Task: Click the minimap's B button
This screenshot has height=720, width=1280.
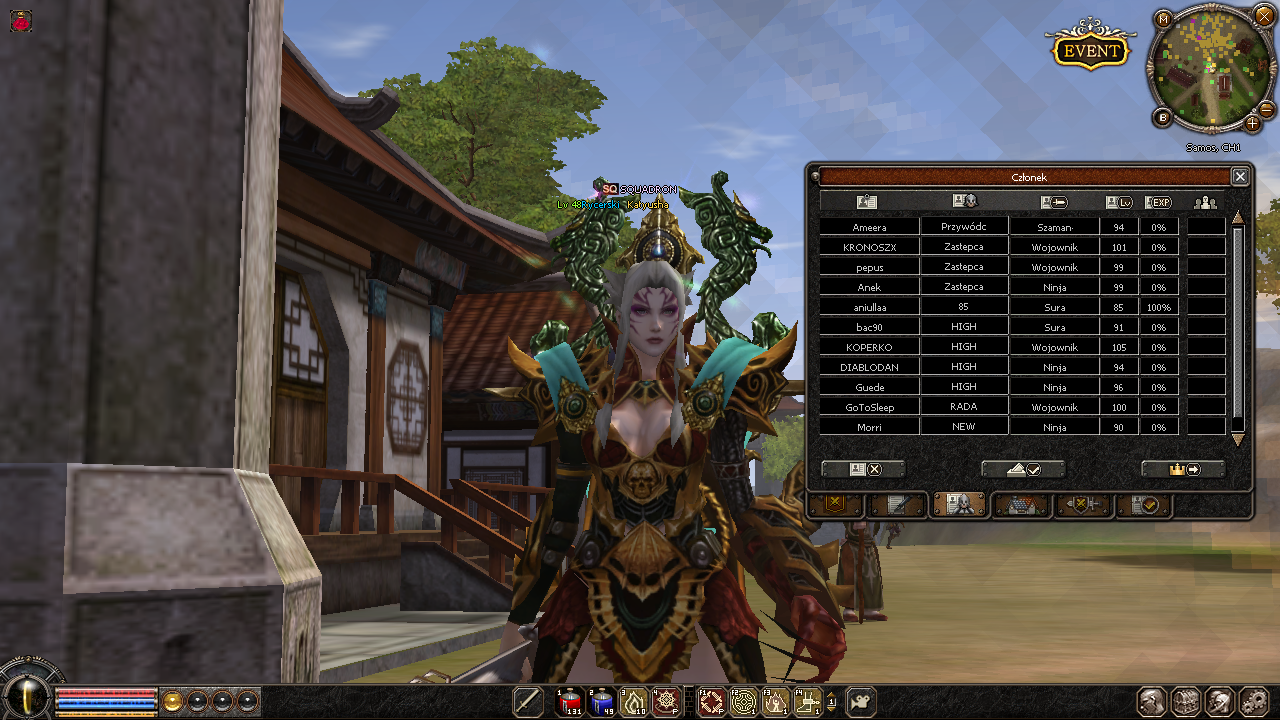Action: pos(1163,118)
